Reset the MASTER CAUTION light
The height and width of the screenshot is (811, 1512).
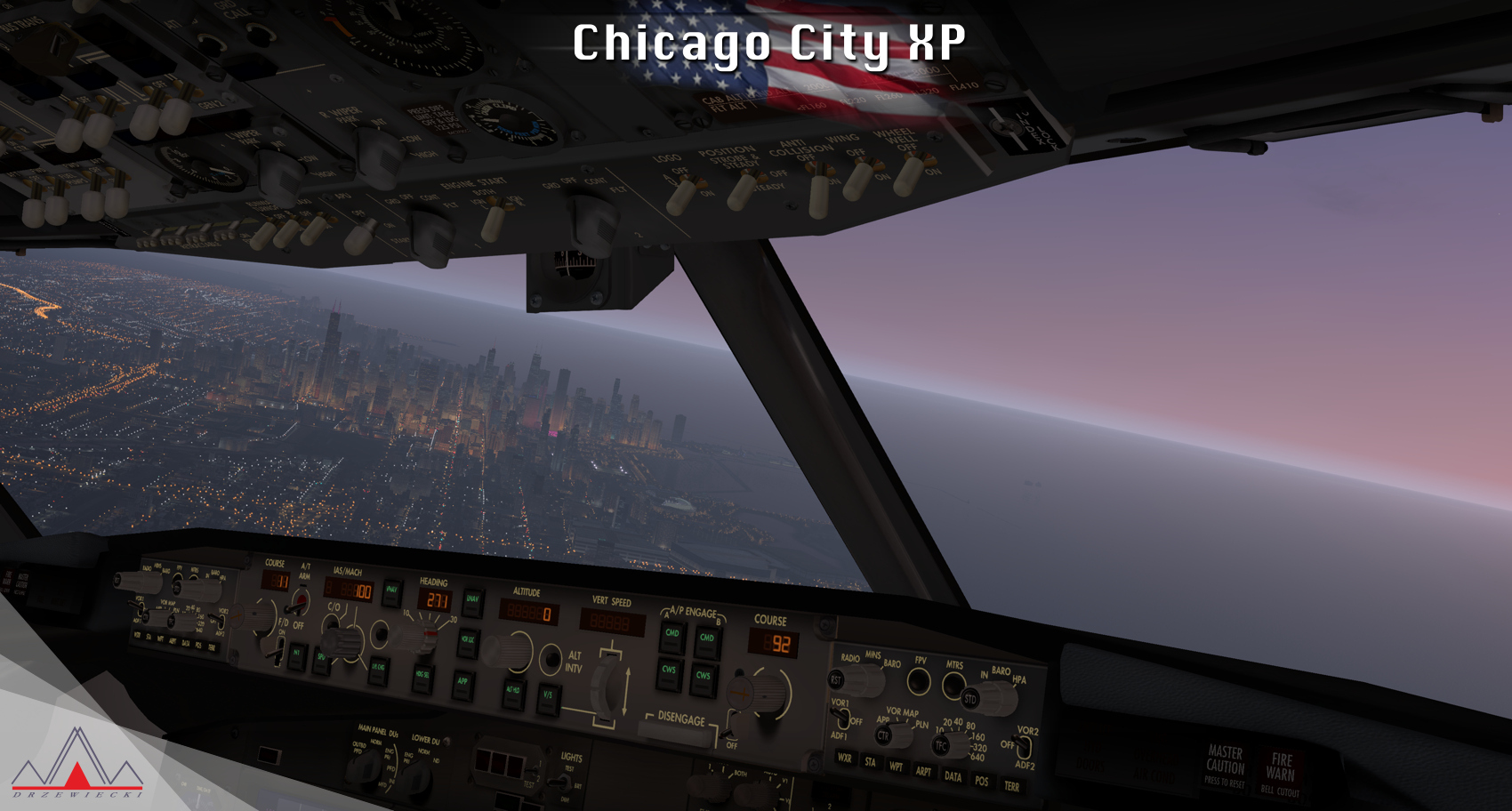click(x=1225, y=766)
